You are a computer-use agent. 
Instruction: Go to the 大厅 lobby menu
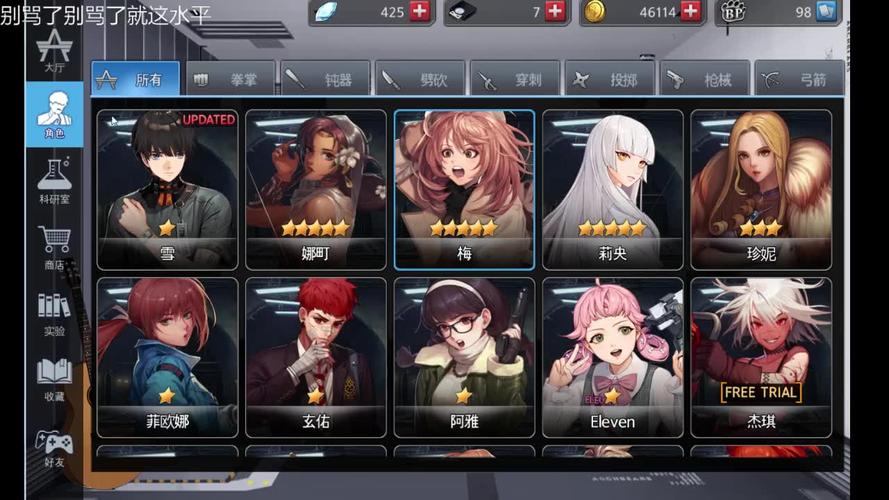(x=54, y=52)
